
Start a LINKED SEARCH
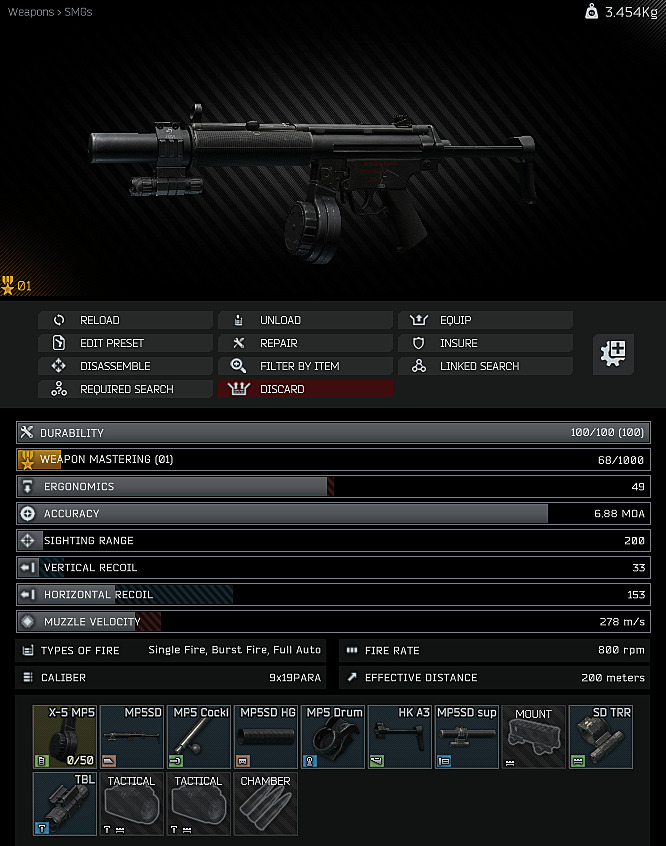[485, 366]
